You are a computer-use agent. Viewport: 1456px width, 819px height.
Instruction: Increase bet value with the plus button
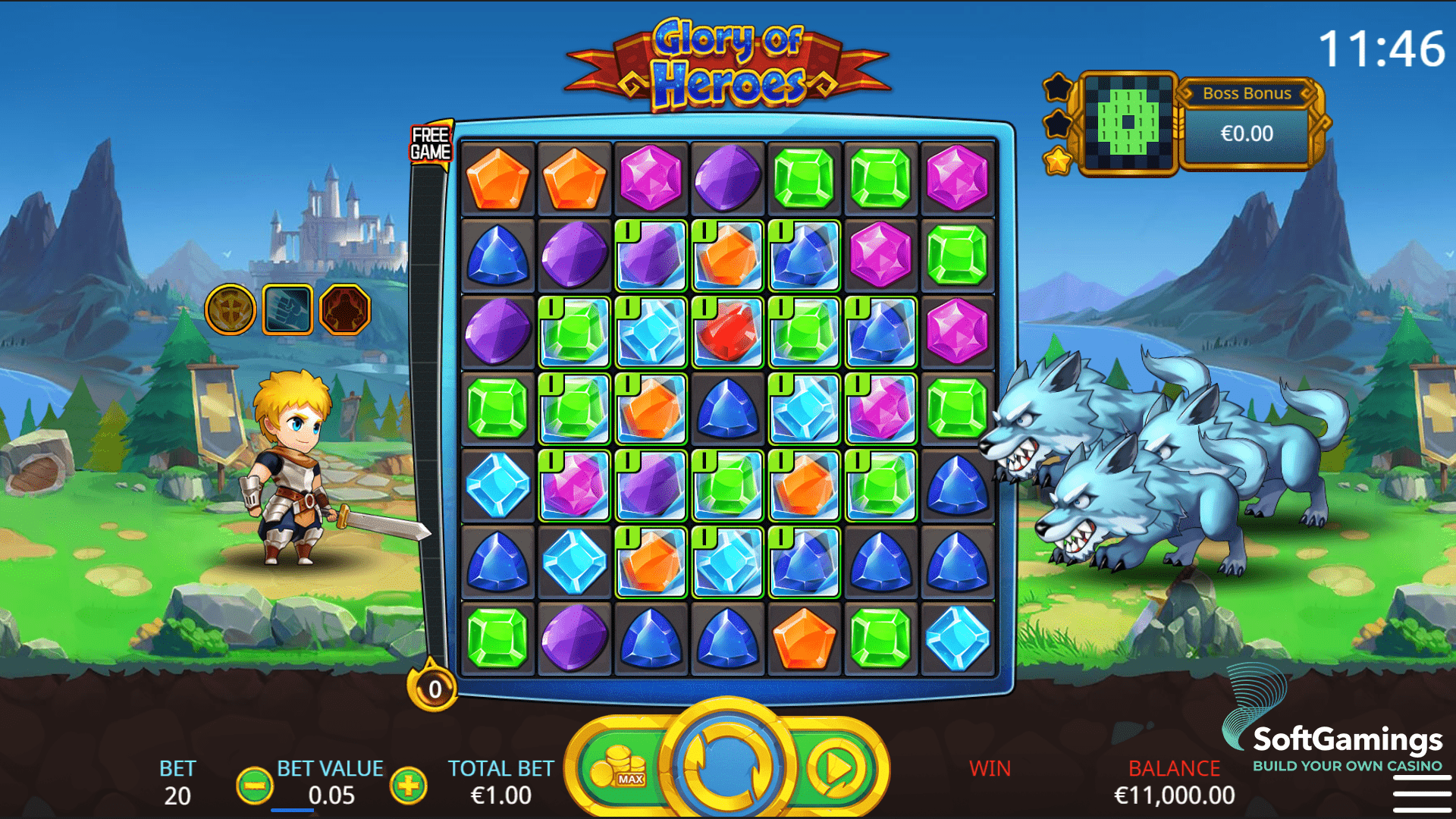[x=408, y=786]
